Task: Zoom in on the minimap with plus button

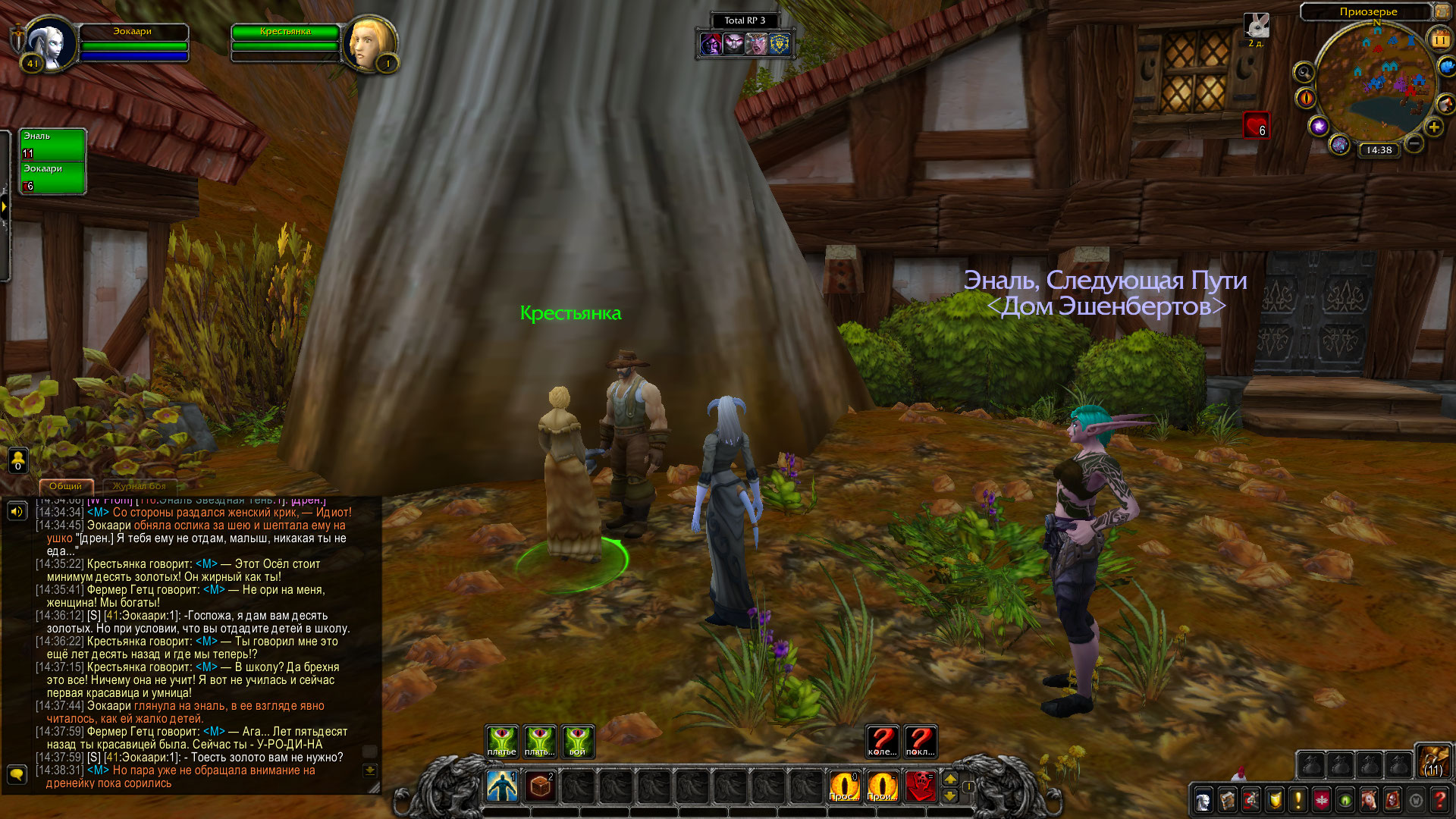Action: click(x=1433, y=127)
